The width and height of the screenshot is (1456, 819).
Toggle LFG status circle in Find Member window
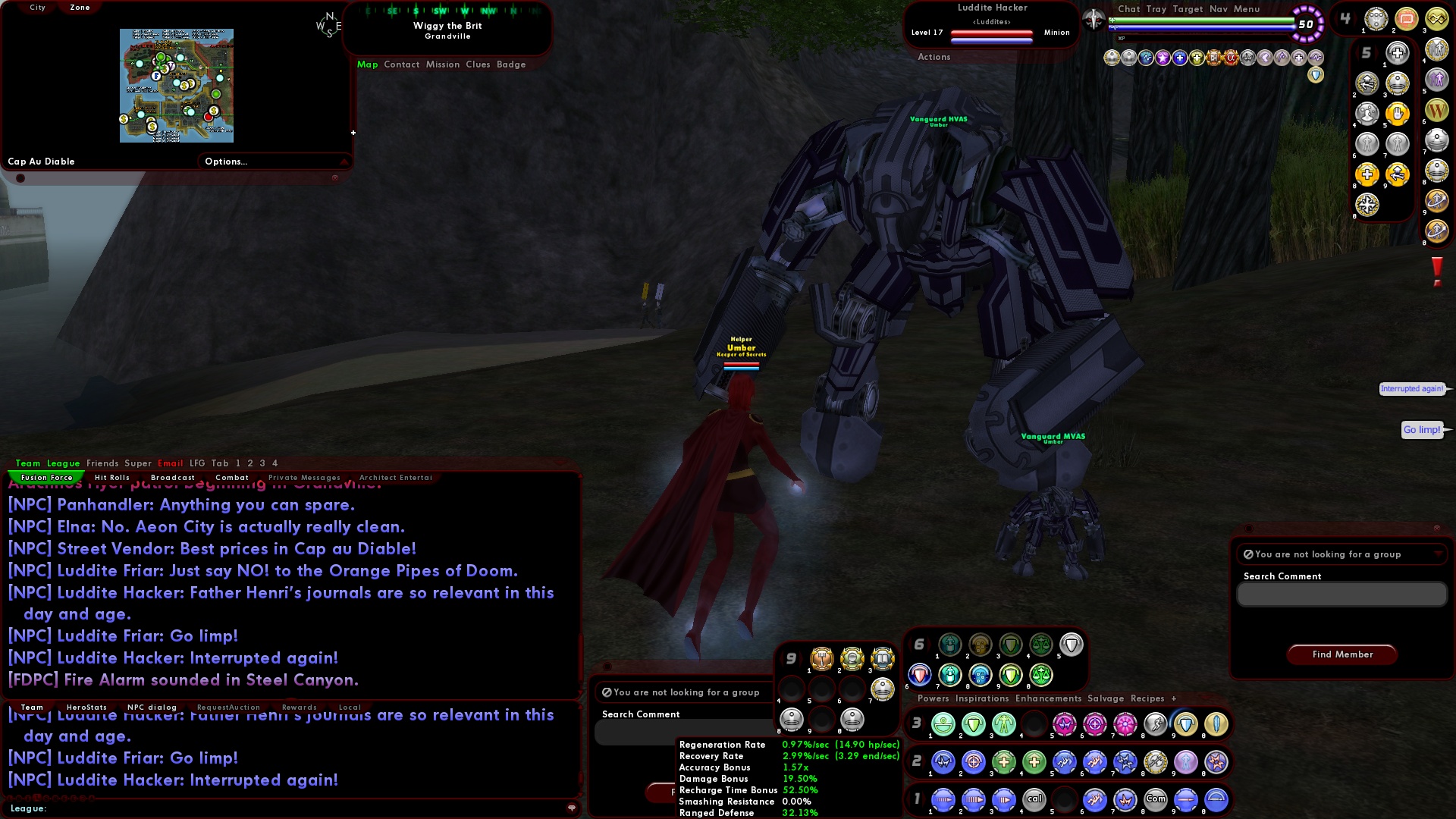[1249, 554]
